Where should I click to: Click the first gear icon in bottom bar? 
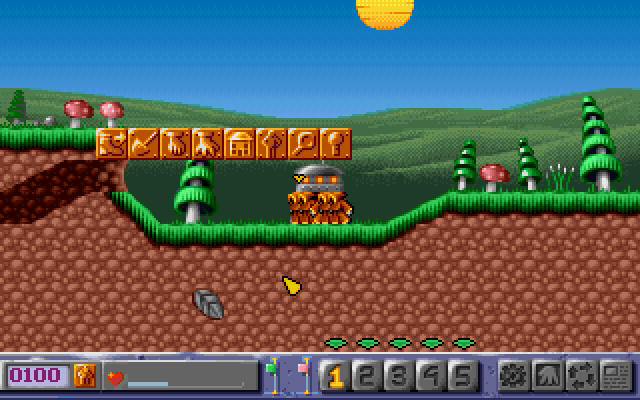pos(513,376)
